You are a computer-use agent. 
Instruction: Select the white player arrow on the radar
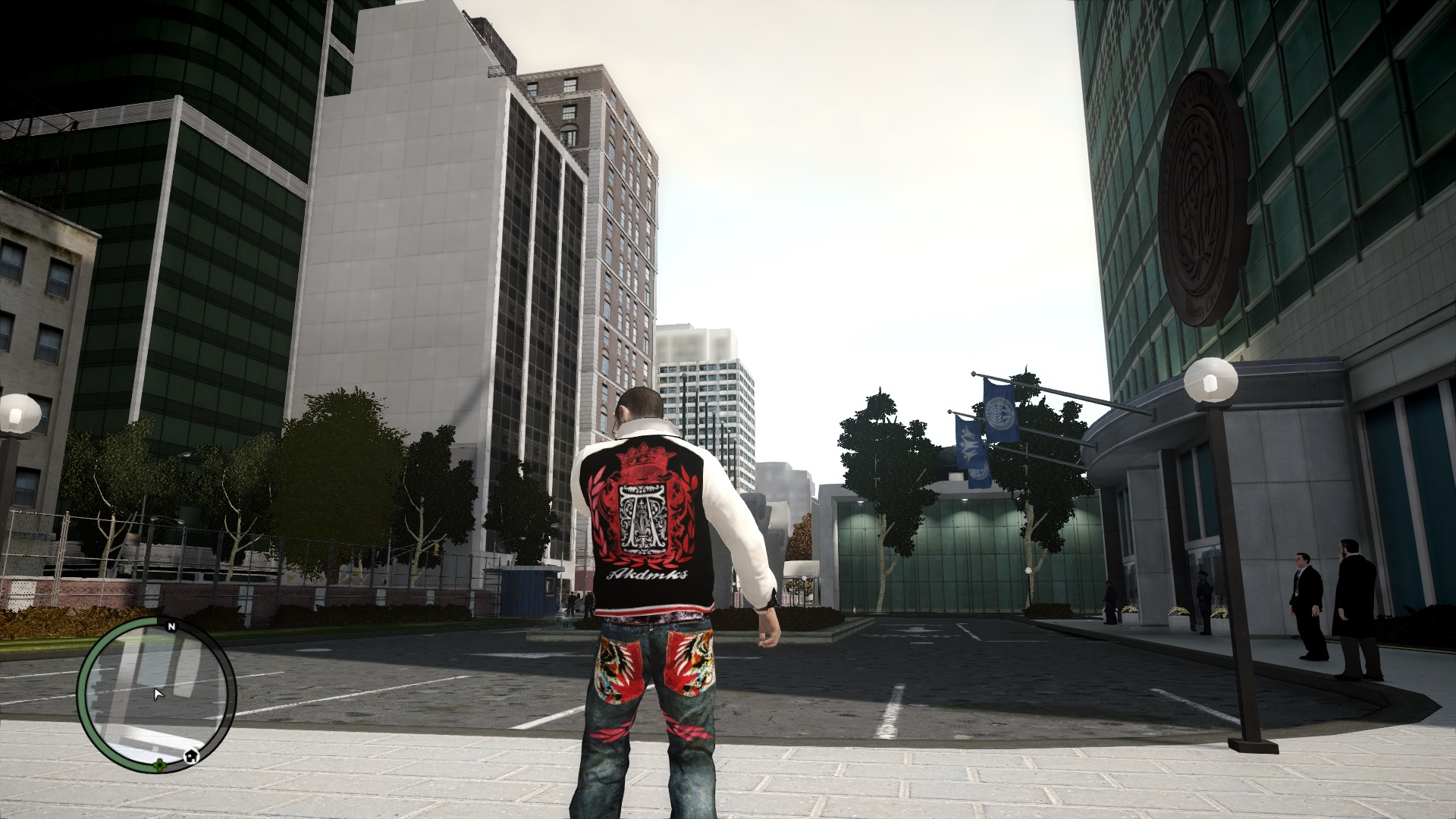pos(158,694)
